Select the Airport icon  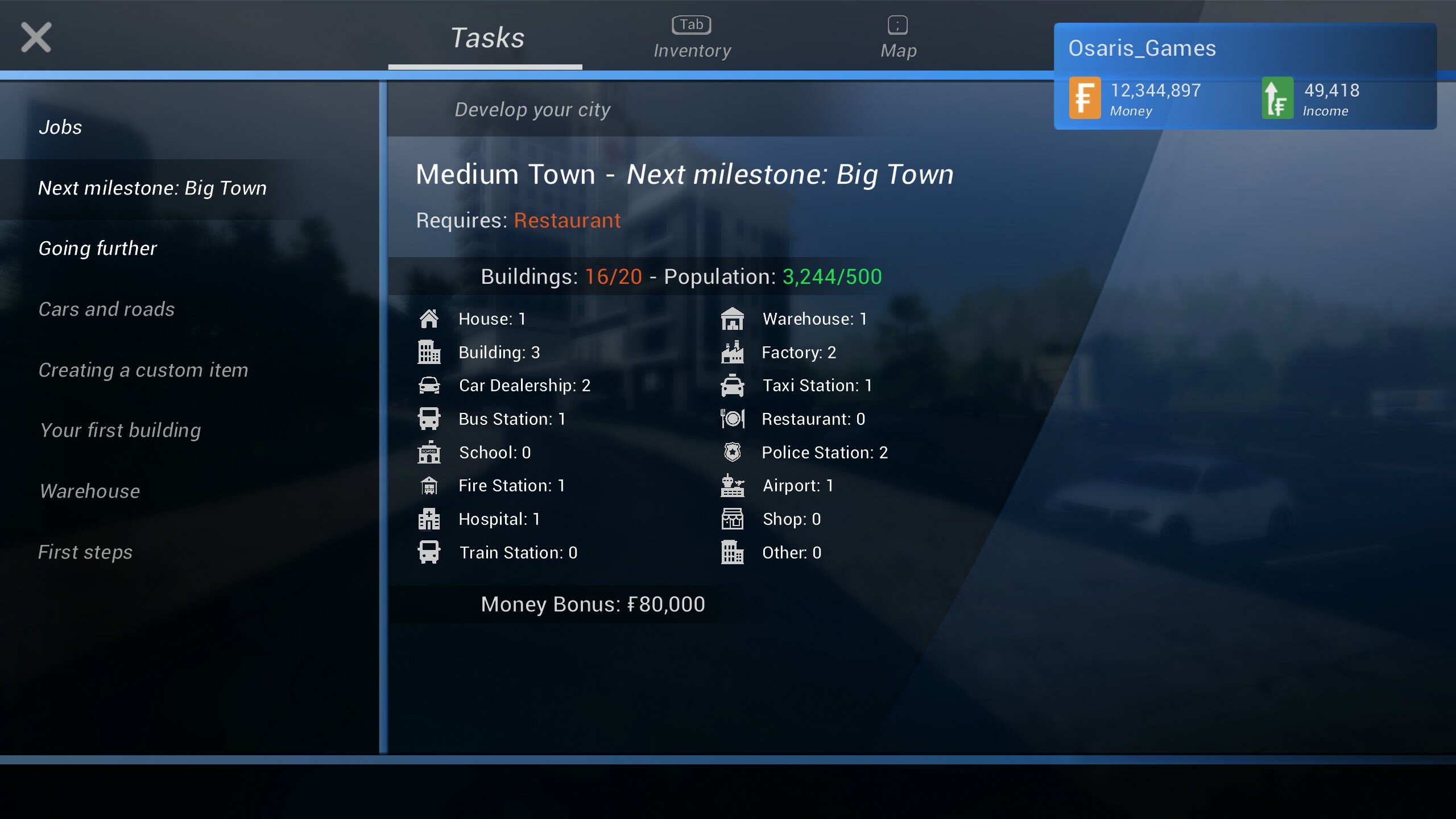point(734,485)
